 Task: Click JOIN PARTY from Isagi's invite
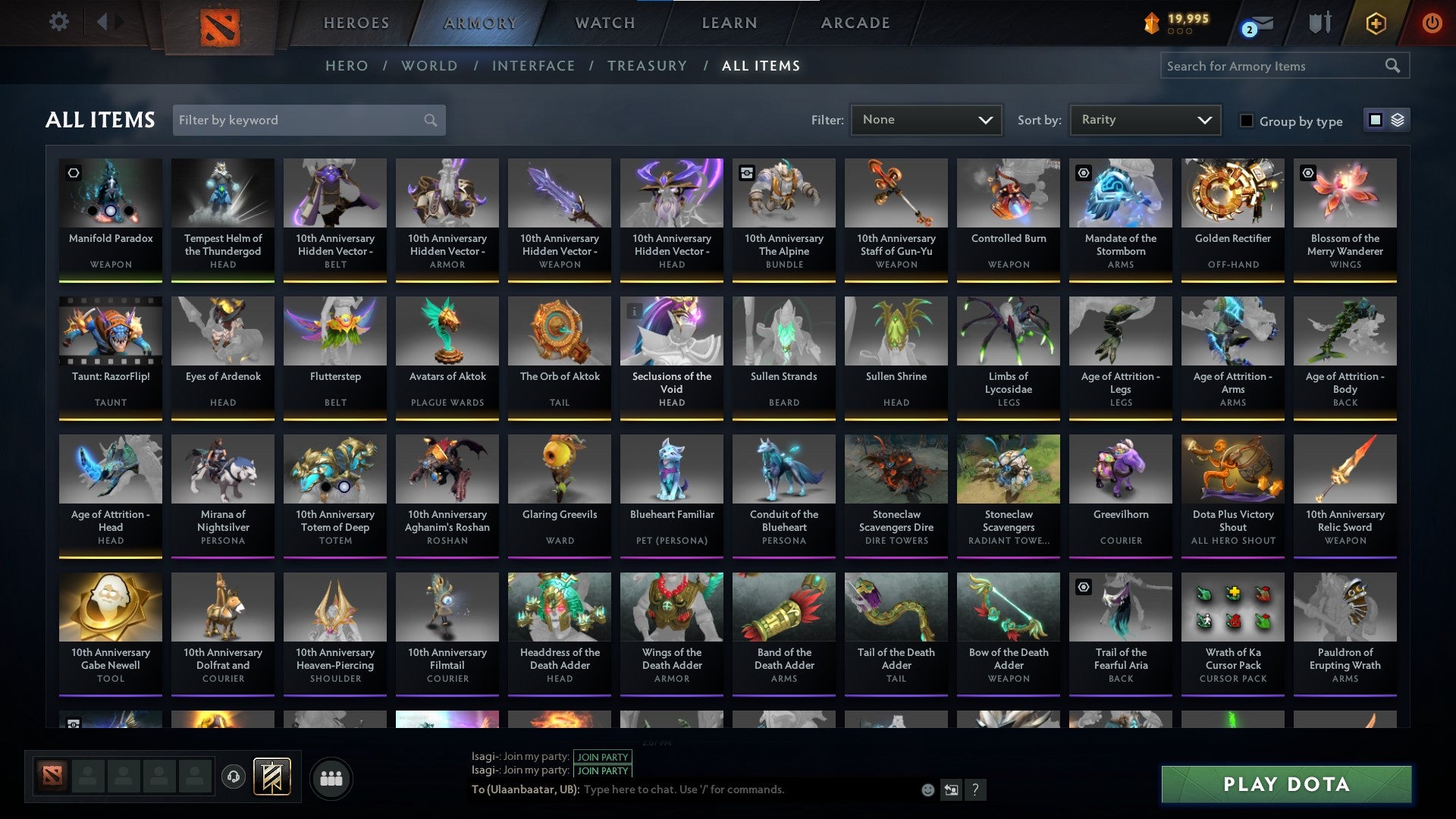[x=603, y=757]
